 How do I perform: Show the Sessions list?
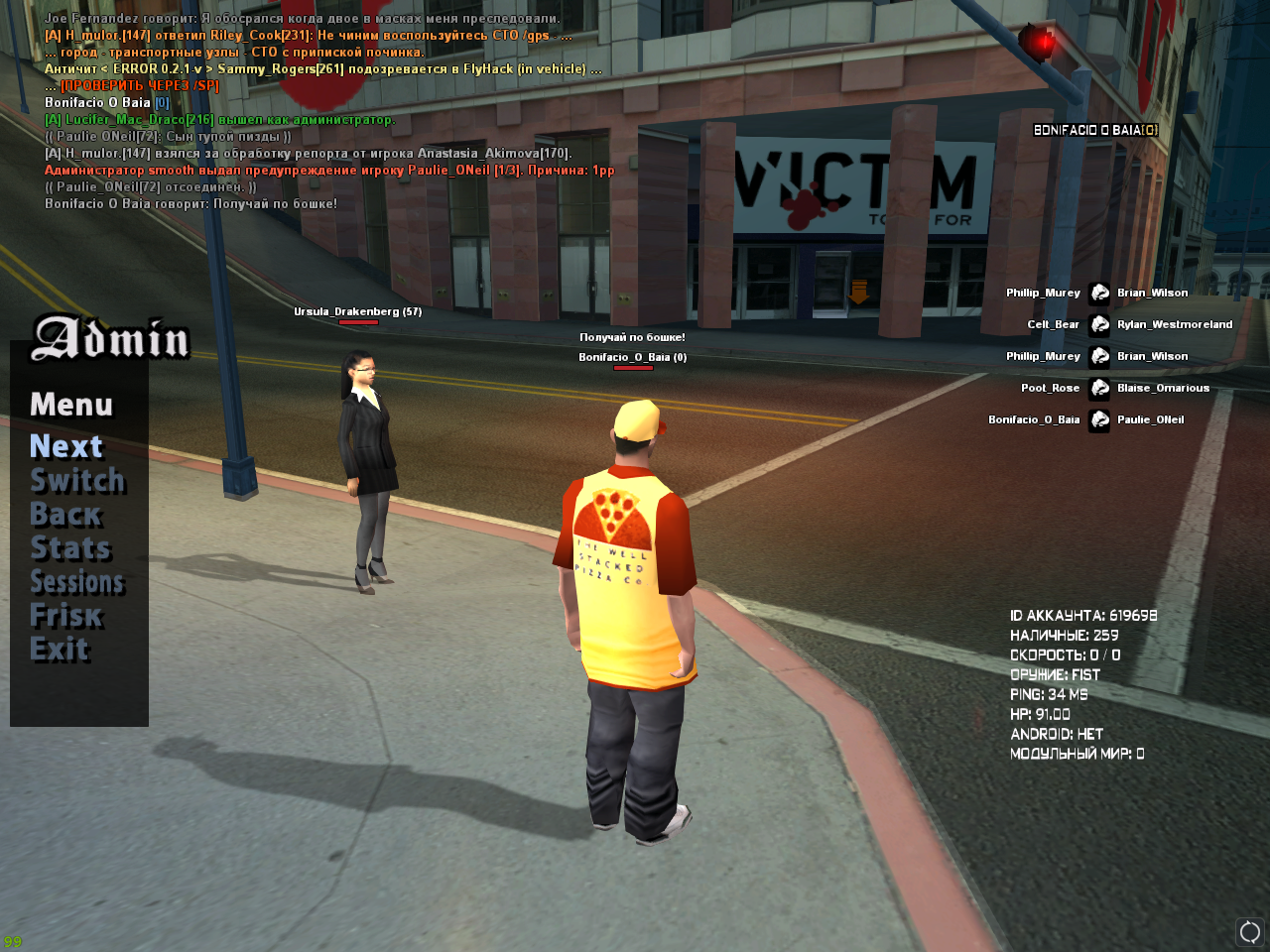click(x=77, y=582)
